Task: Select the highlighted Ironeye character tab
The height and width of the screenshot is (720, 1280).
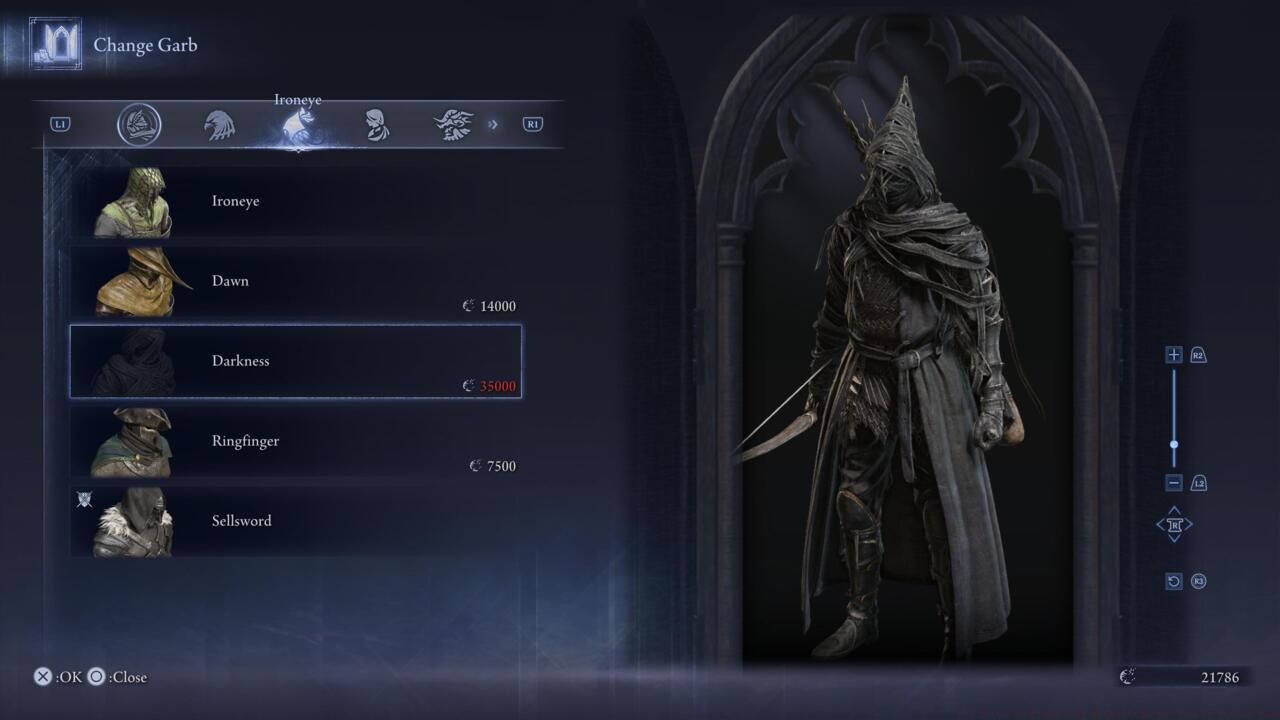Action: pyautogui.click(x=298, y=126)
